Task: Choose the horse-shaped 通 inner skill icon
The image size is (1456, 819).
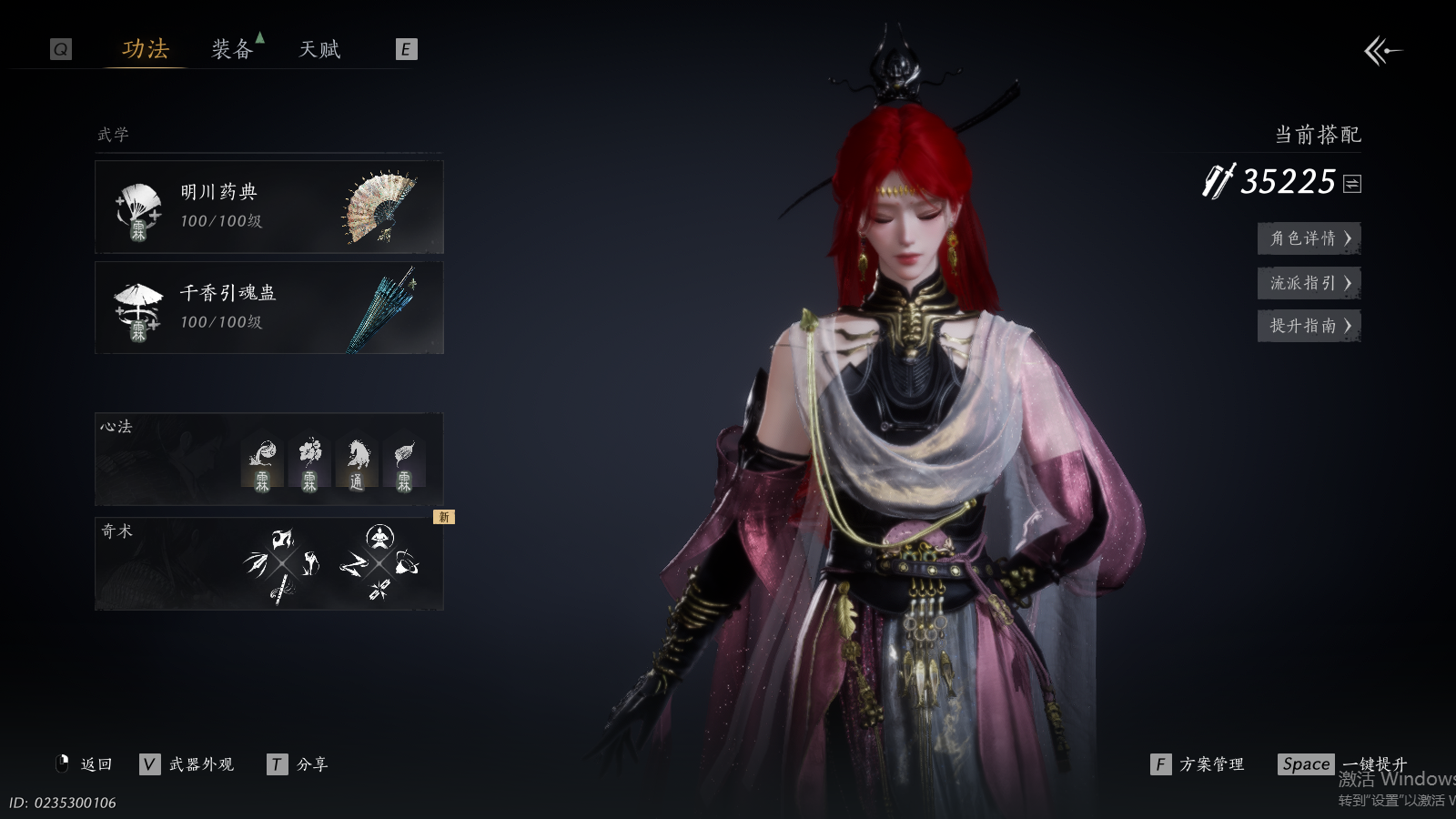Action: 357,464
